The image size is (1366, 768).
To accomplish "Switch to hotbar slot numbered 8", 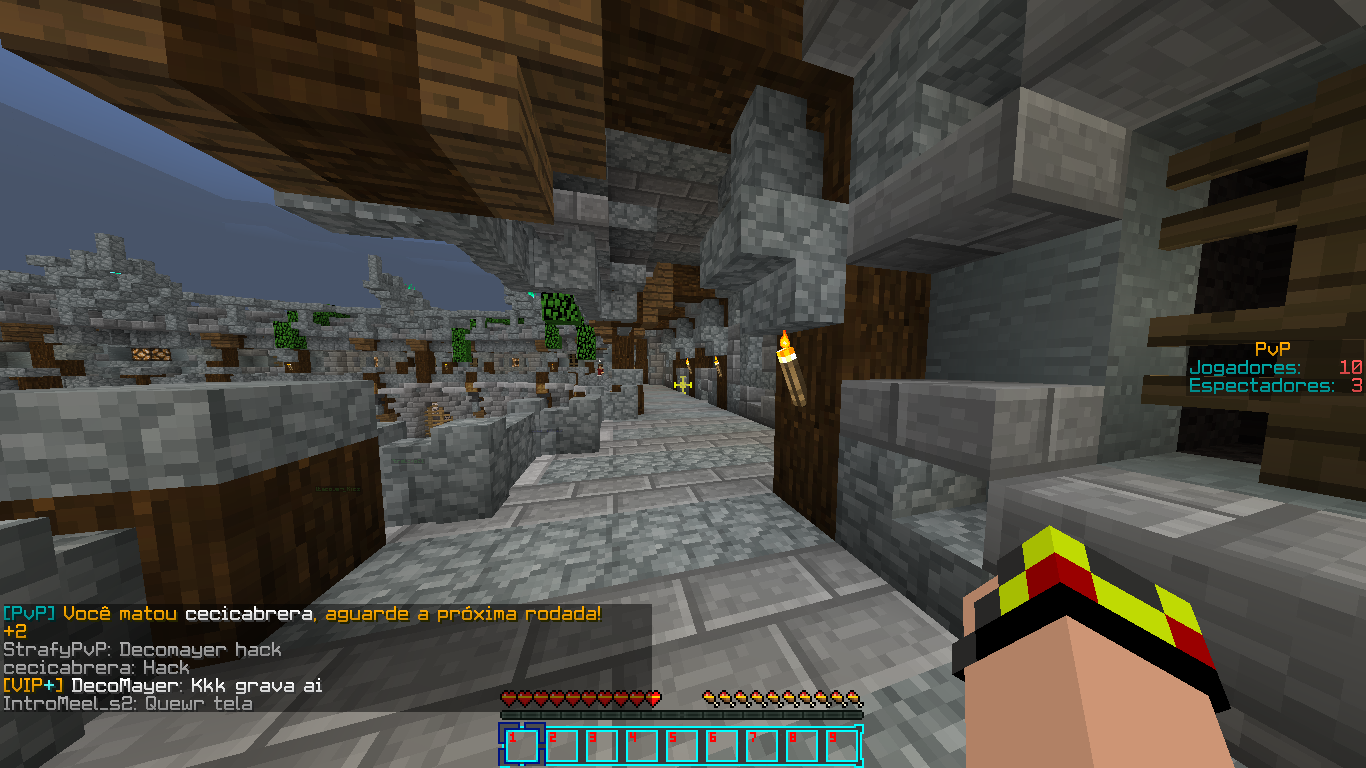I will (801, 746).
